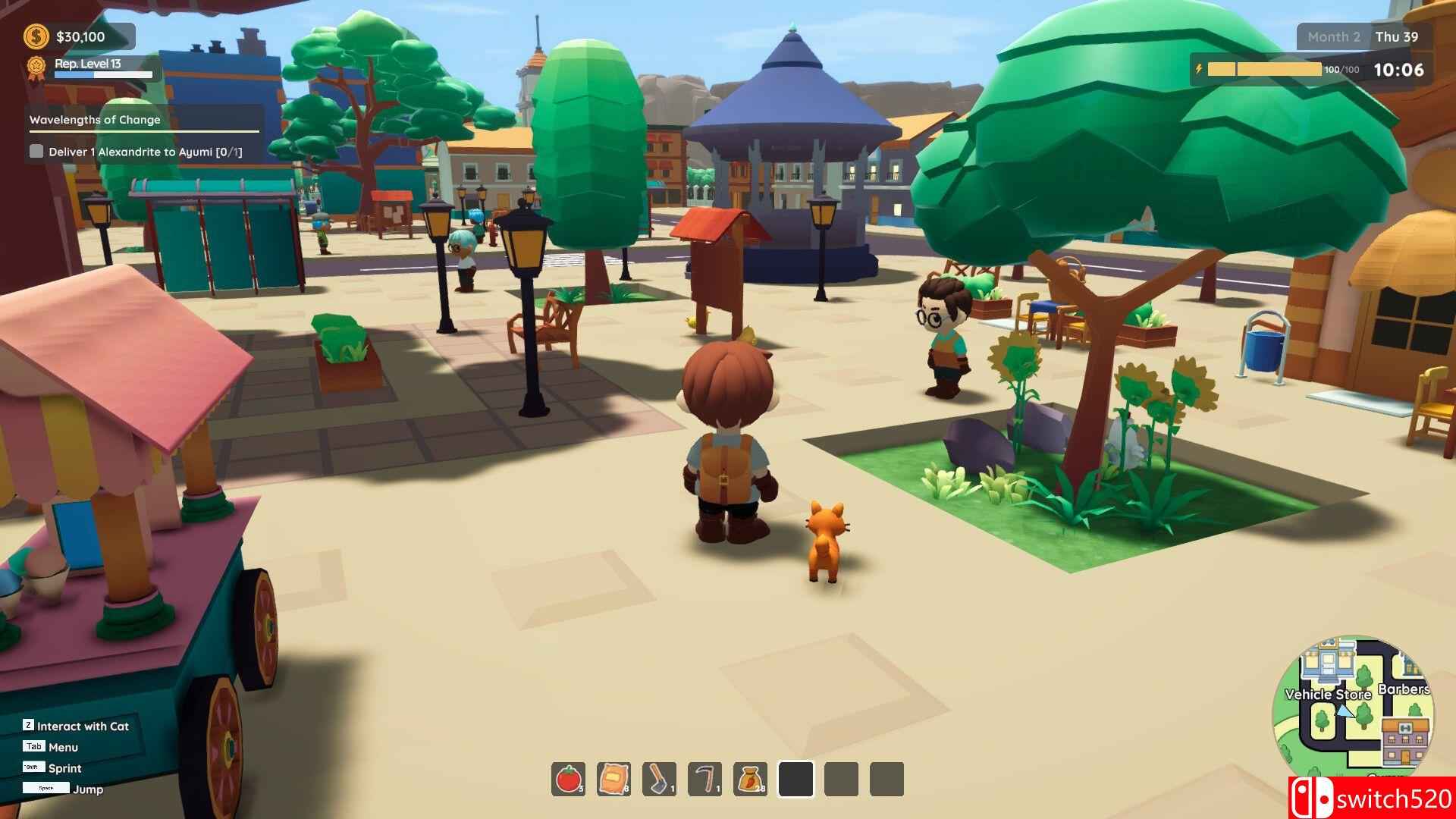Viewport: 1456px width, 819px height.
Task: Click the gold coin money icon
Action: 36,36
